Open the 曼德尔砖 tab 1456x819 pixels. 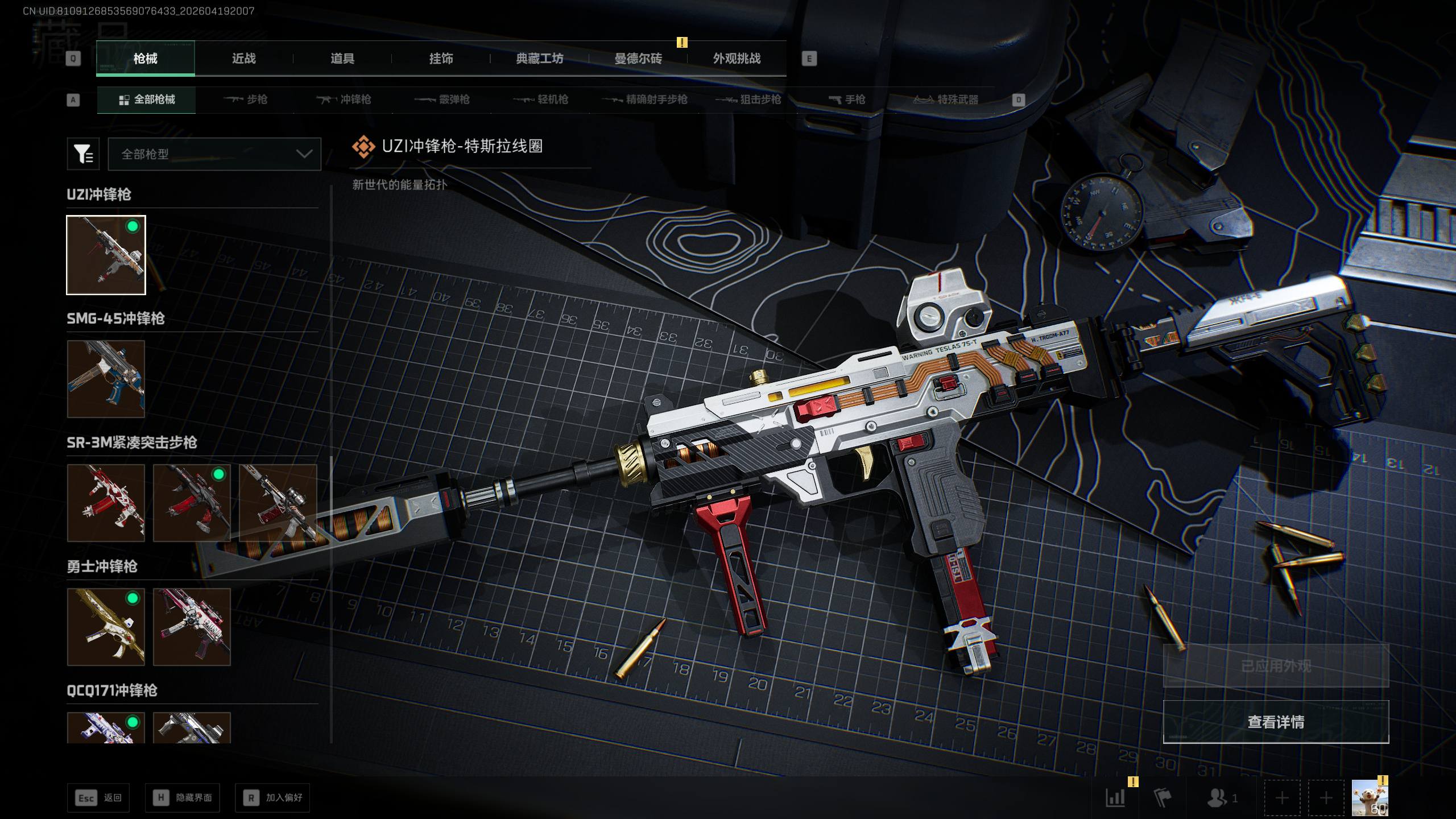click(x=638, y=59)
